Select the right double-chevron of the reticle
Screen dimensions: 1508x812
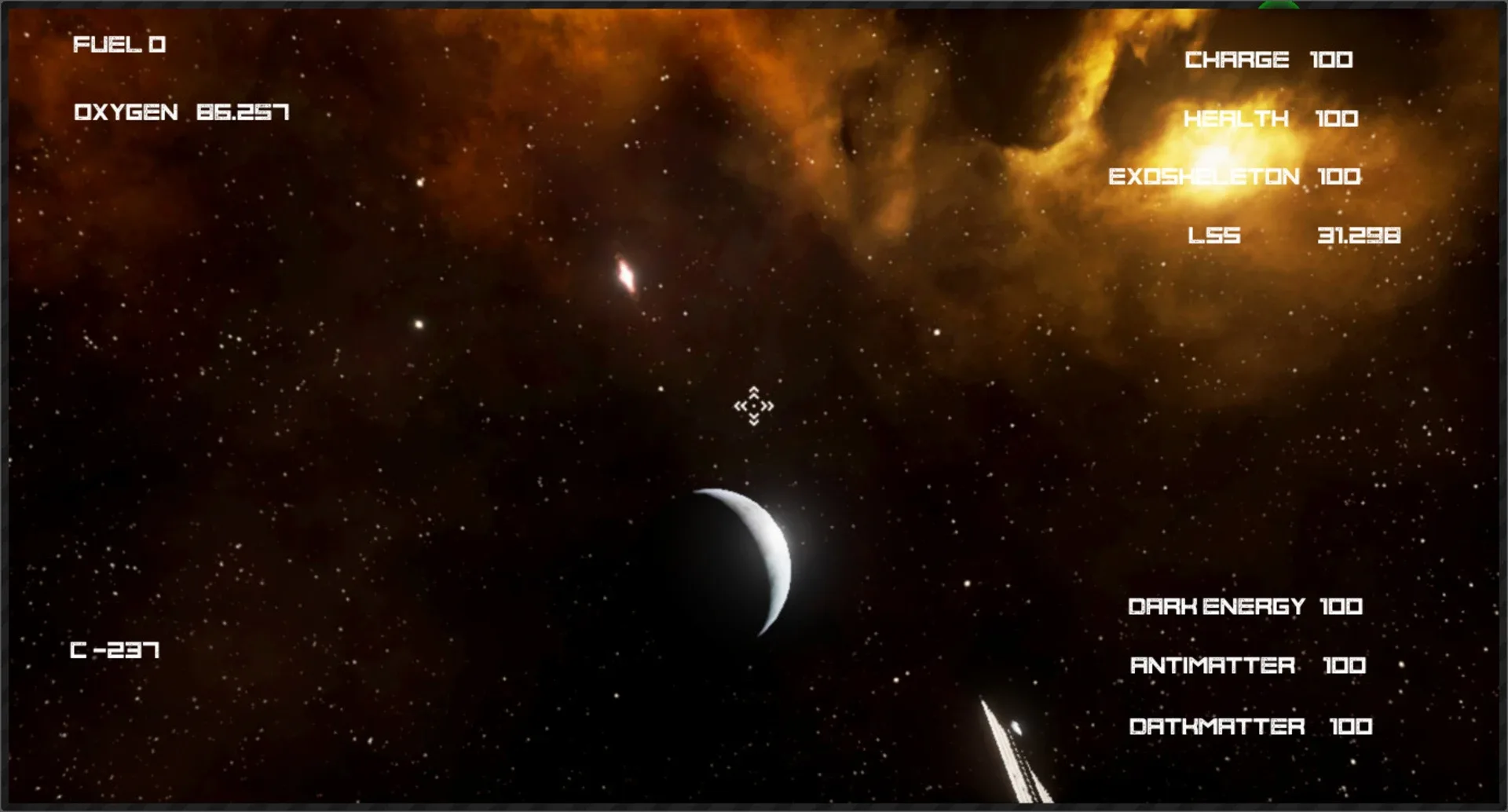click(x=768, y=406)
